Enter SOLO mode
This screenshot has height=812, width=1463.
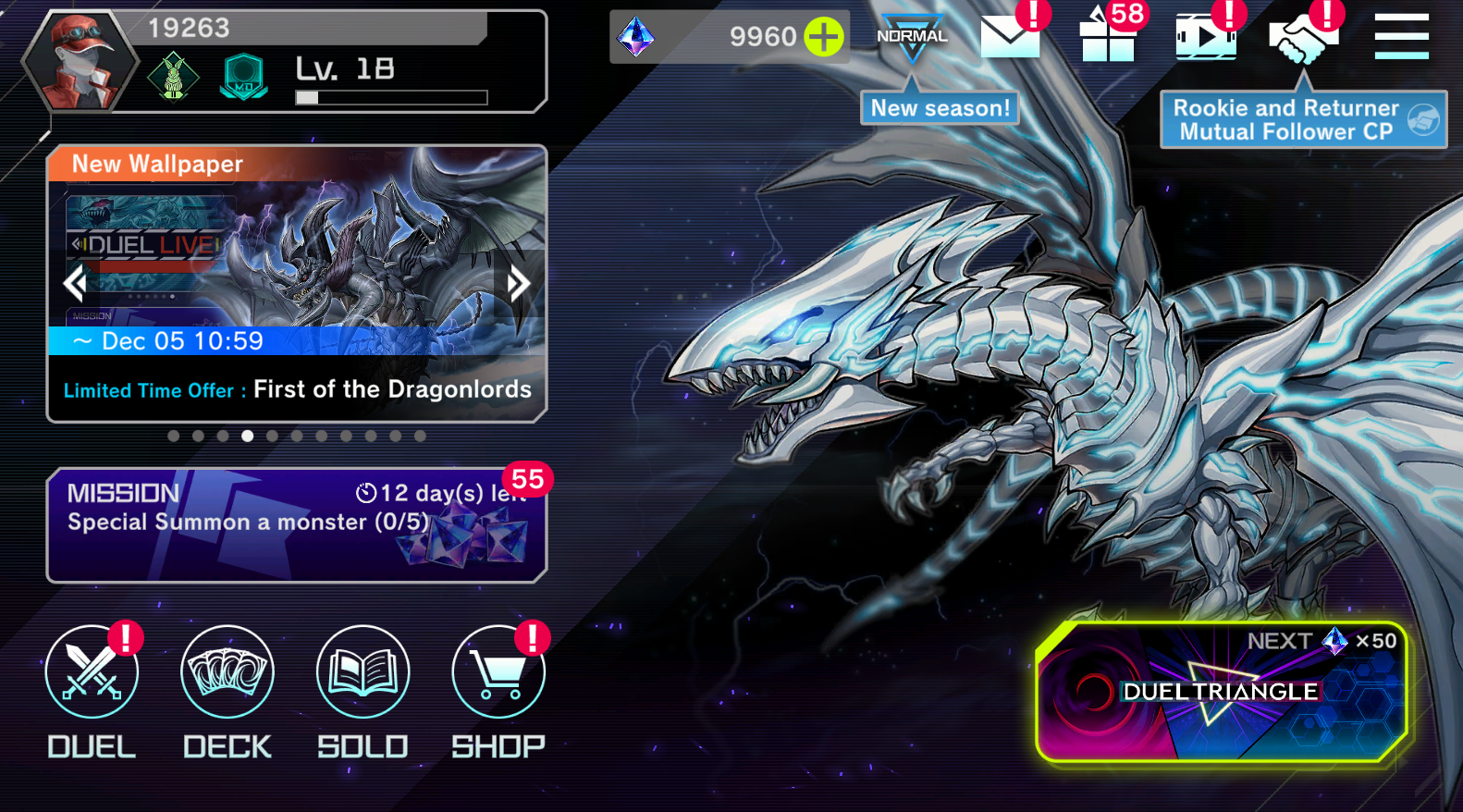(363, 672)
